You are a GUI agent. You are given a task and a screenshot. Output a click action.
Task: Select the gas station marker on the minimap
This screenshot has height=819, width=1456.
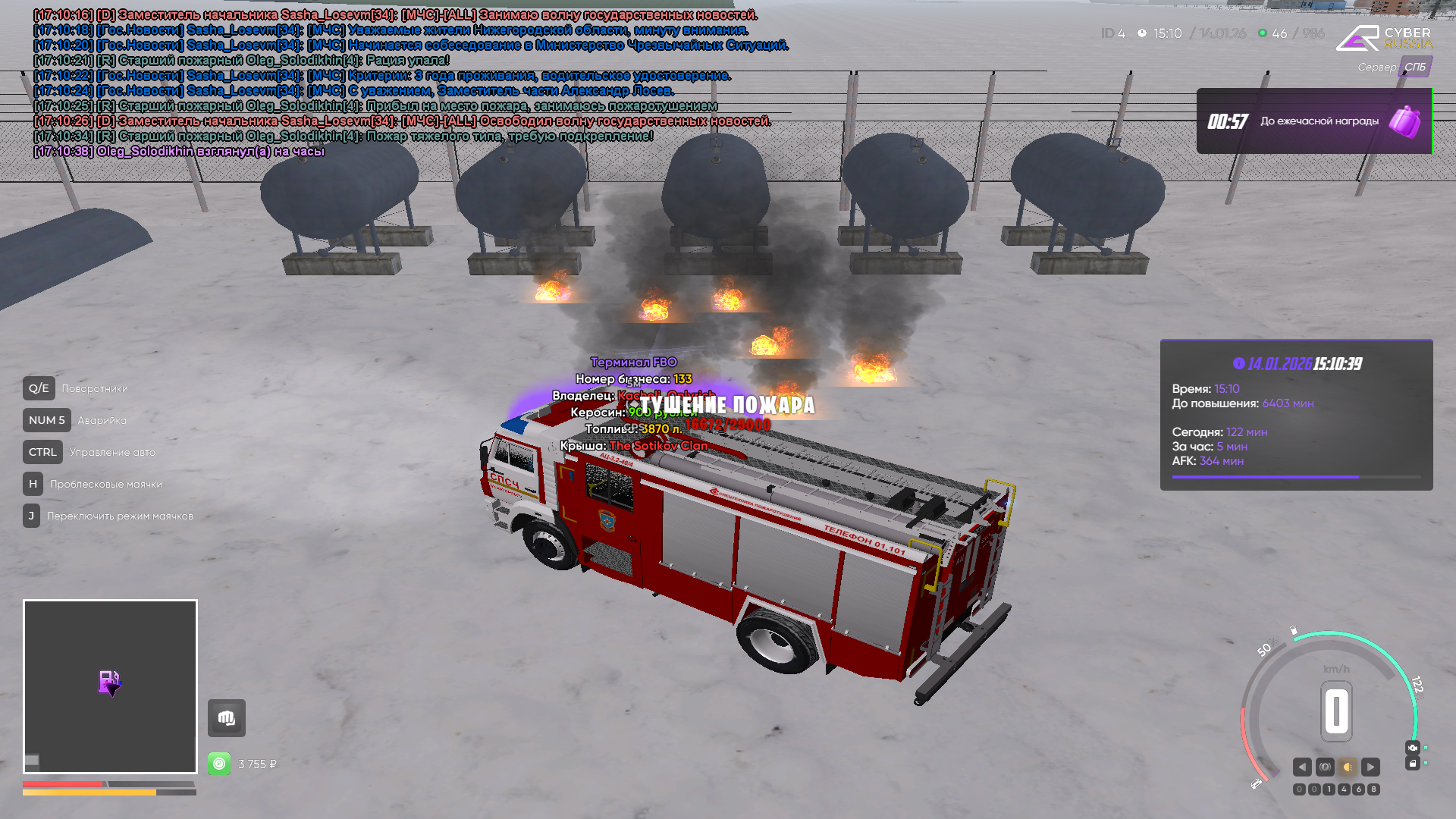click(109, 682)
